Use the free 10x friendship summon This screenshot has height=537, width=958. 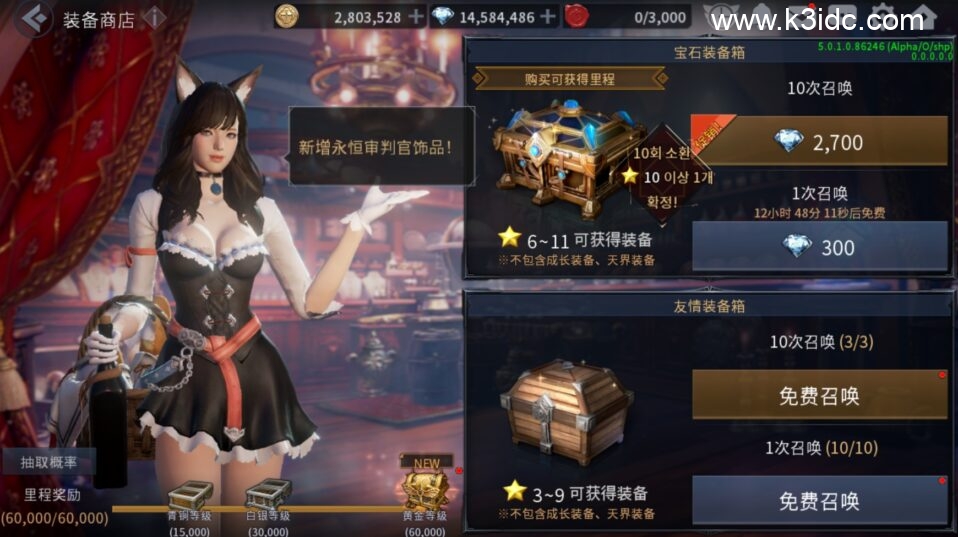pyautogui.click(x=819, y=395)
